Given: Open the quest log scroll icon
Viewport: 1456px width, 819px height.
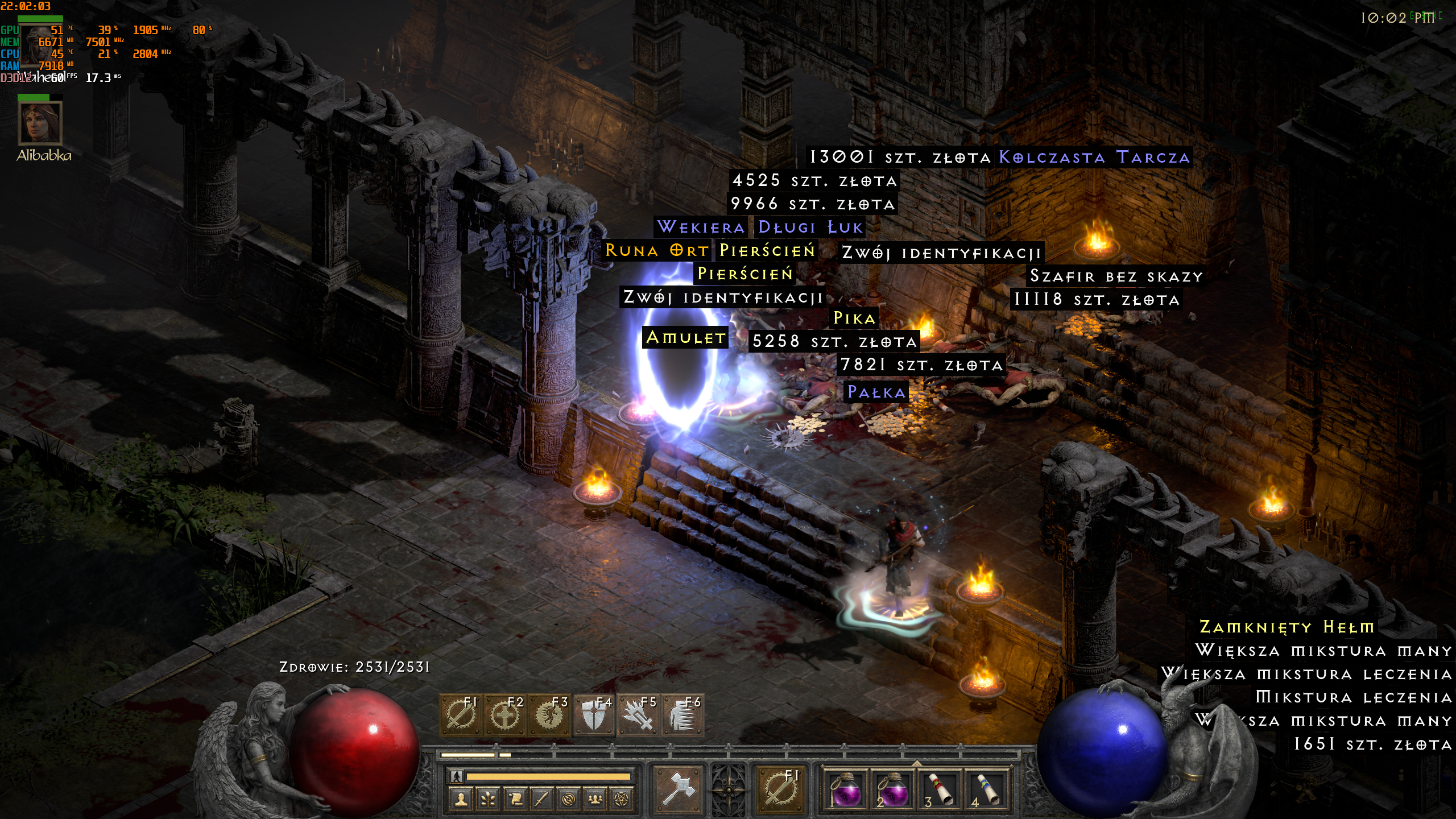Looking at the screenshot, I should tap(515, 800).
